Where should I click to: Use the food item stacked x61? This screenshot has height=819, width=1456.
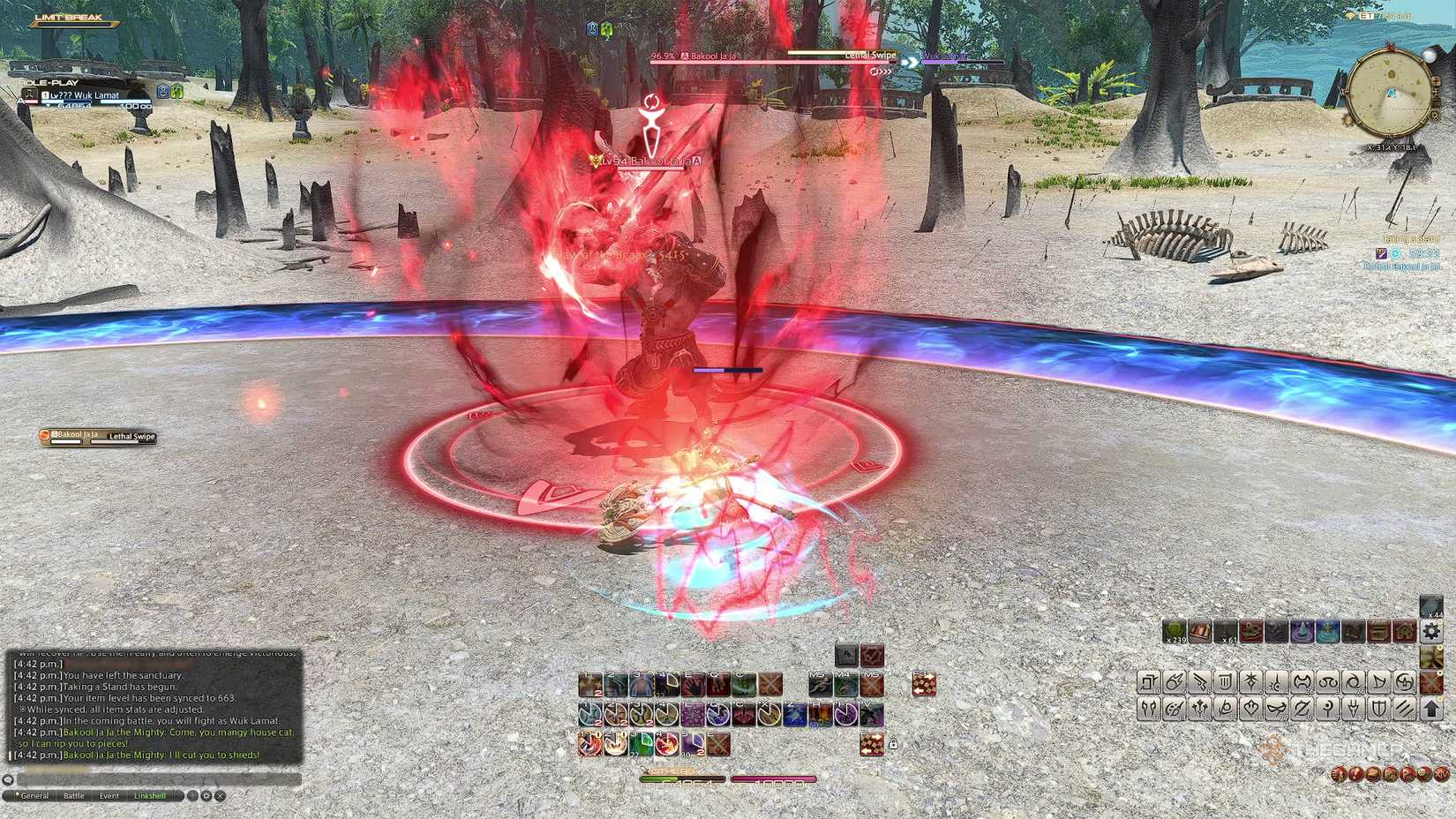(1225, 630)
